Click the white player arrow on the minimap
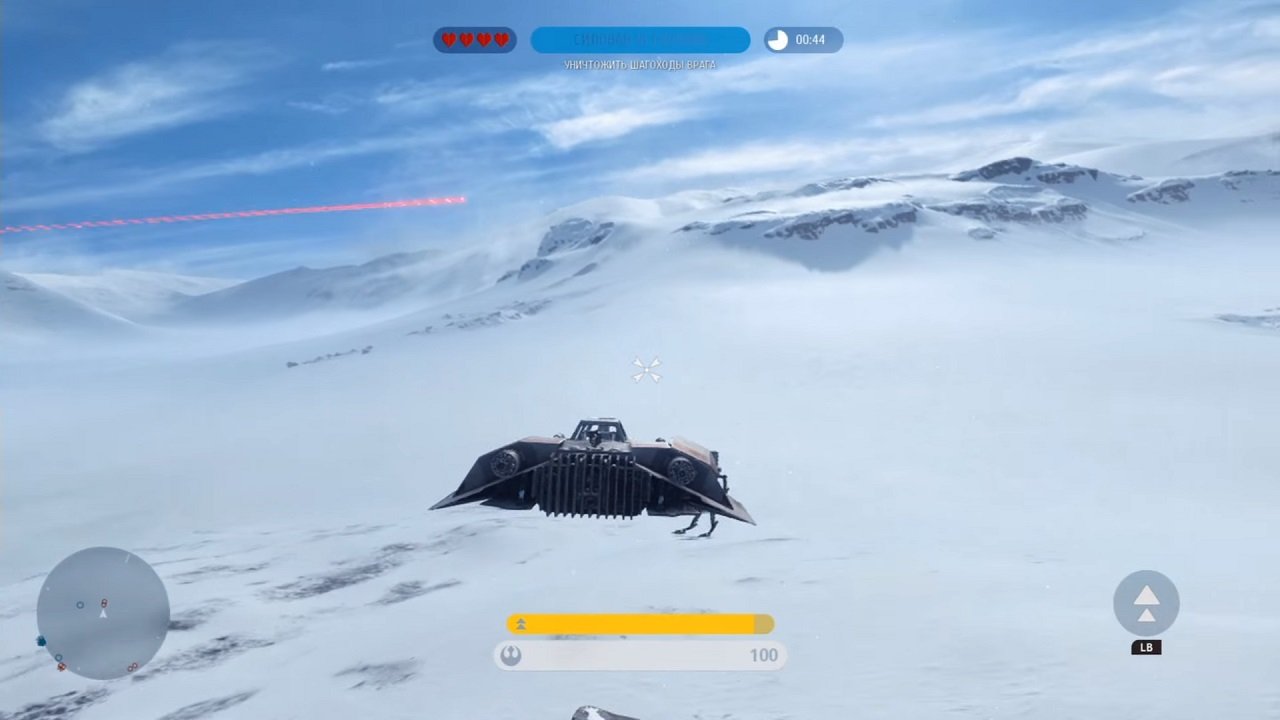 [x=103, y=614]
